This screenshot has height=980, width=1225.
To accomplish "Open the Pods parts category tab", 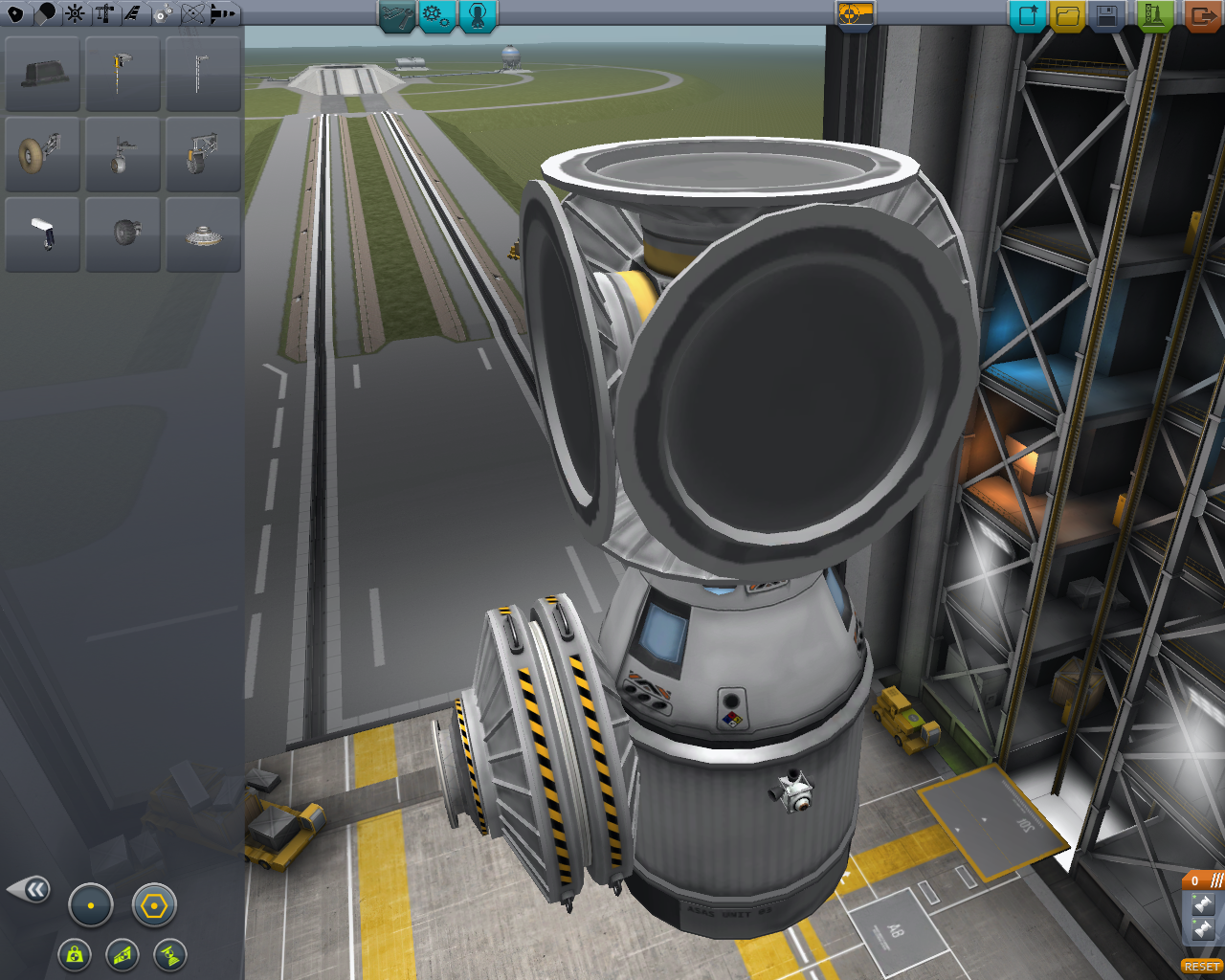I will [x=15, y=13].
